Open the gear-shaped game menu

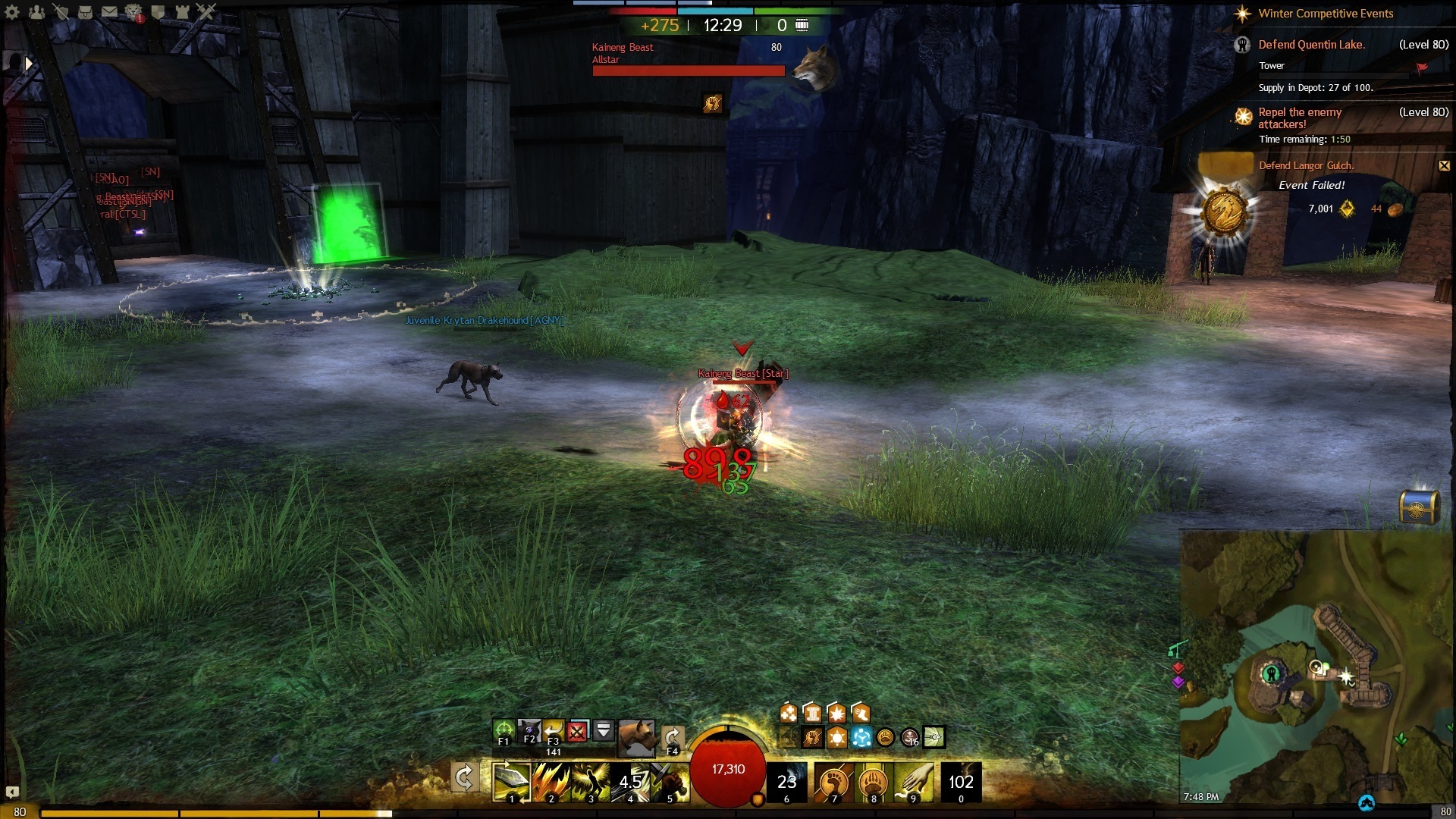[12, 11]
